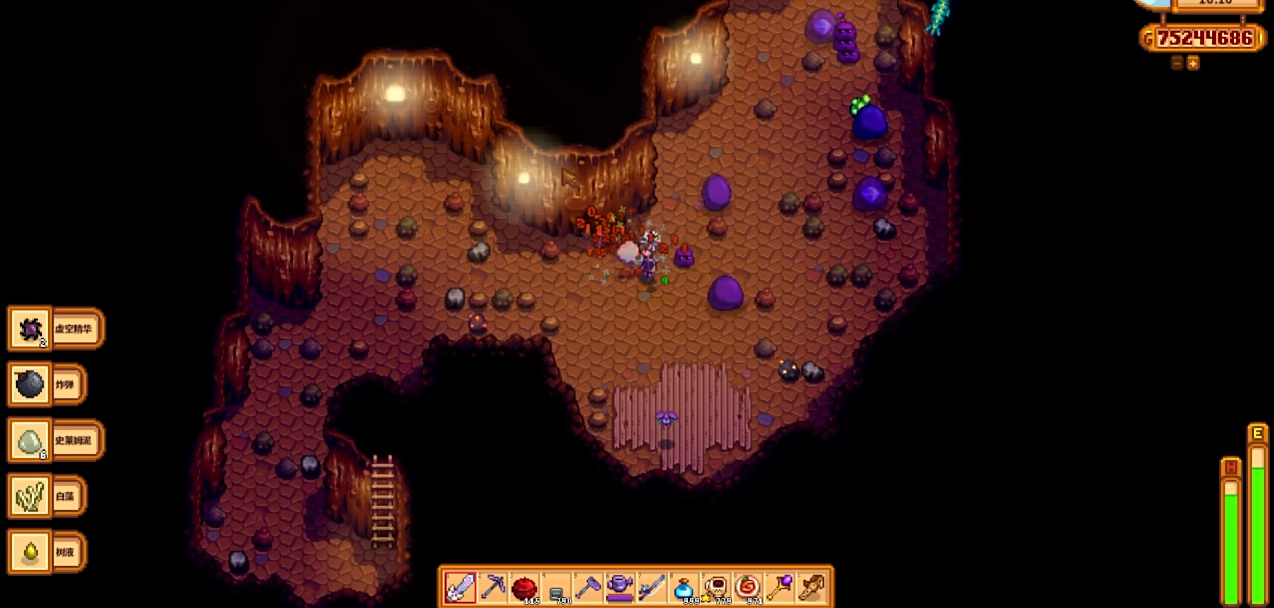
Task: Click the zoom-out minus button
Action: pos(1177,63)
